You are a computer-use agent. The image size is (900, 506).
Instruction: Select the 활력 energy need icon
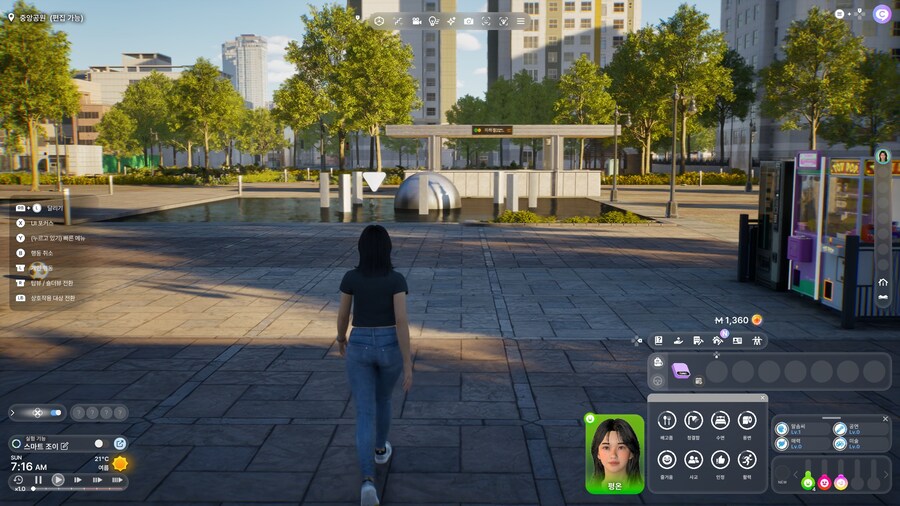click(x=747, y=459)
